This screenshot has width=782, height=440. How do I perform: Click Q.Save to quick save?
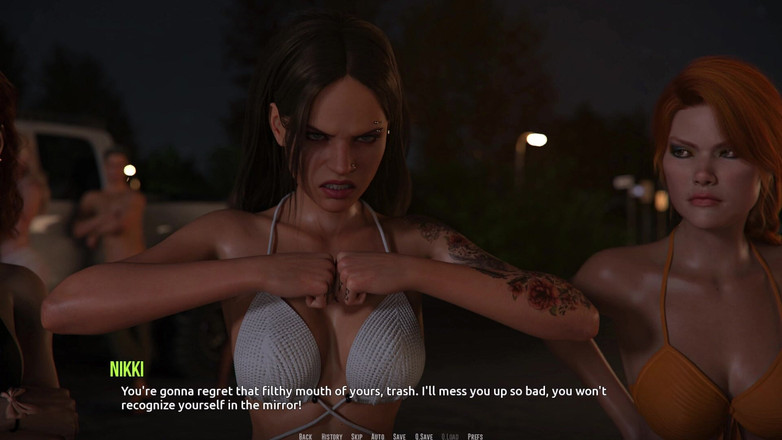(424, 436)
